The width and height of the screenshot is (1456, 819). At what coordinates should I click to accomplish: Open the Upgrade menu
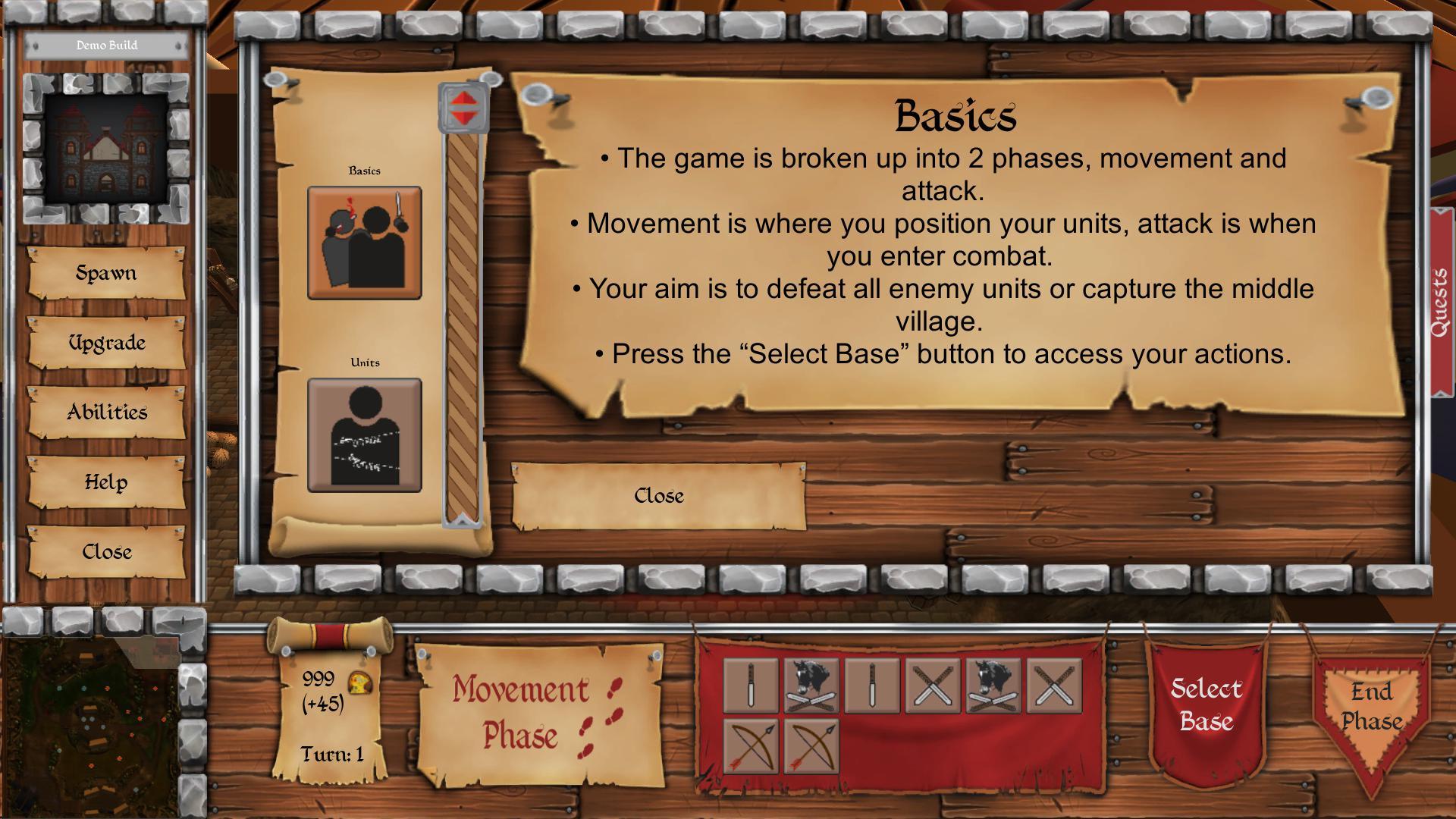[x=106, y=343]
